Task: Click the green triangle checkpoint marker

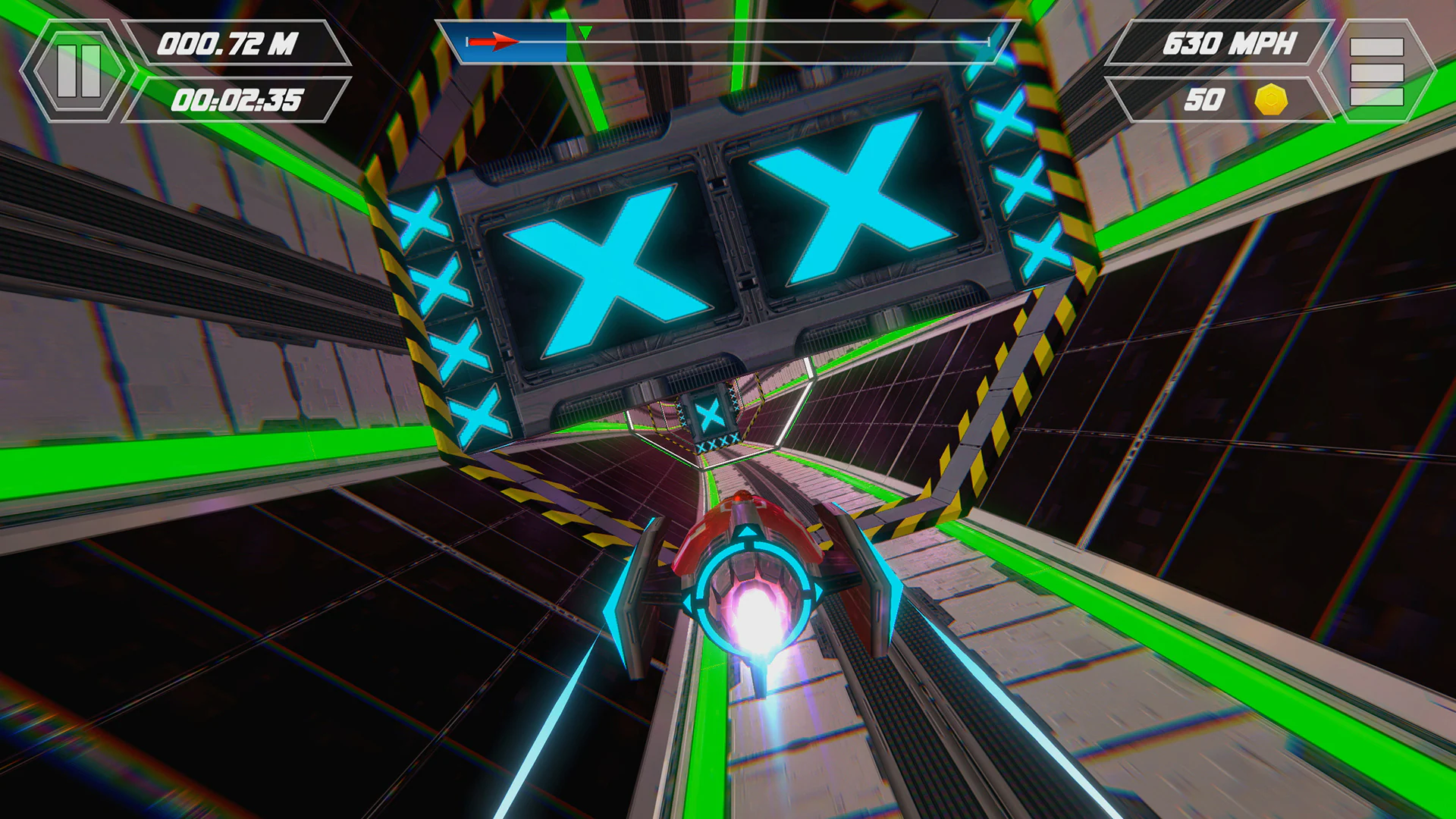Action: pyautogui.click(x=585, y=32)
